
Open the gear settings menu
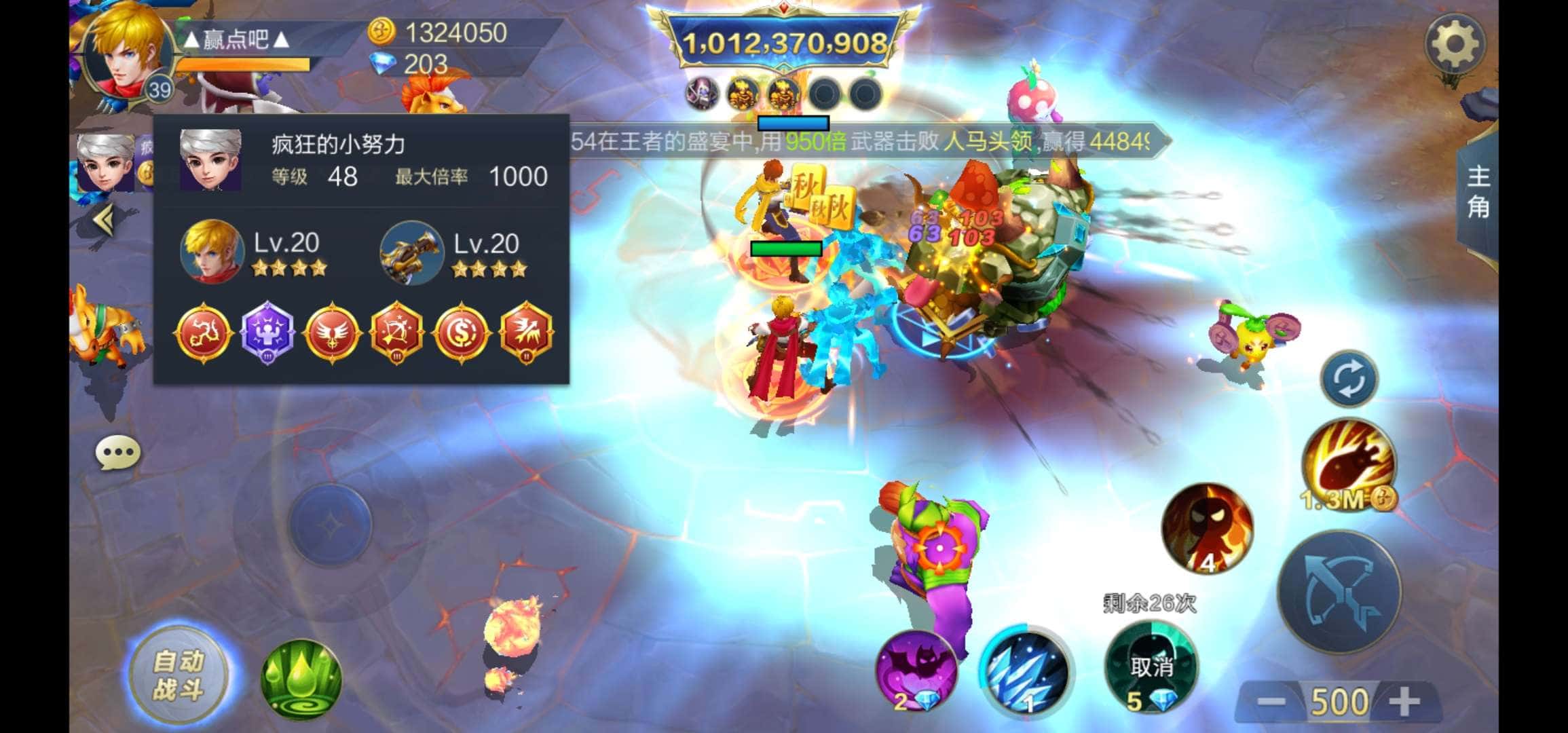coord(1454,45)
